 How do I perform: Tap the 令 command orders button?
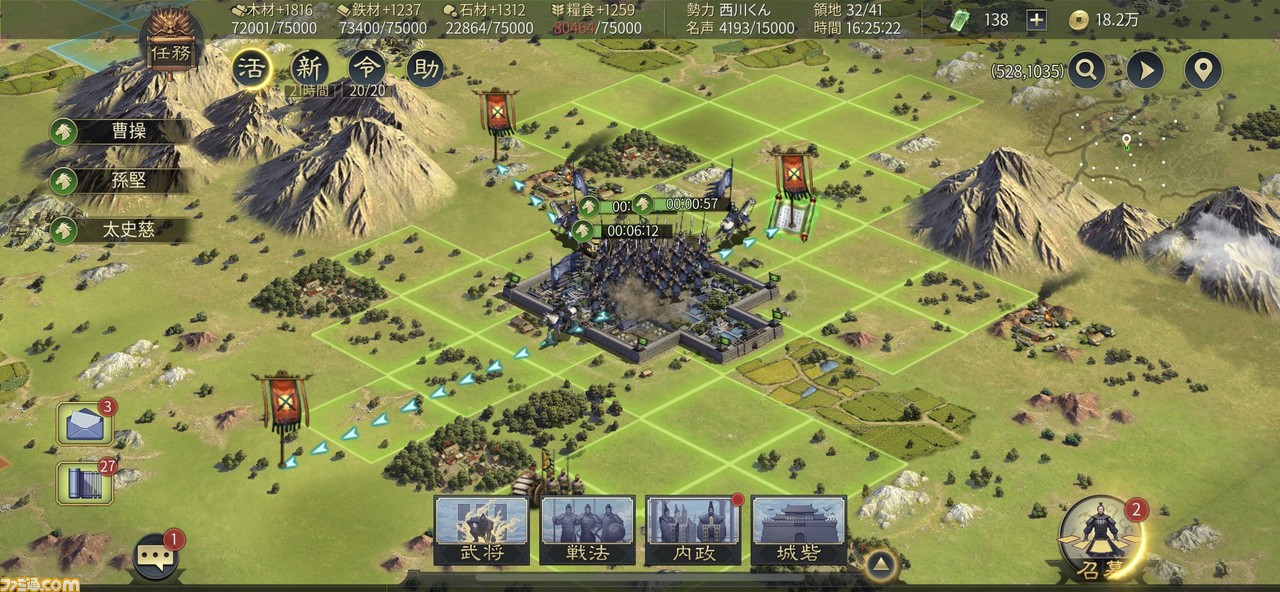[x=367, y=68]
